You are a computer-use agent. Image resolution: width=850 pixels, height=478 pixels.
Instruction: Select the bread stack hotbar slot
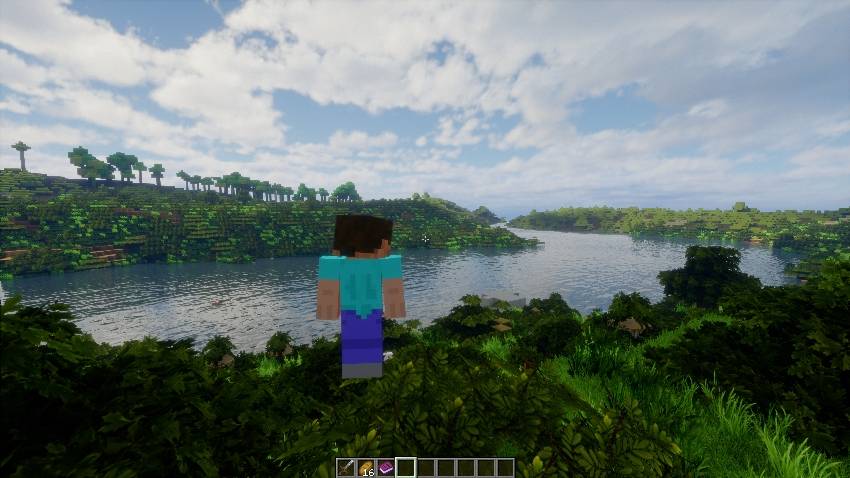coord(365,467)
